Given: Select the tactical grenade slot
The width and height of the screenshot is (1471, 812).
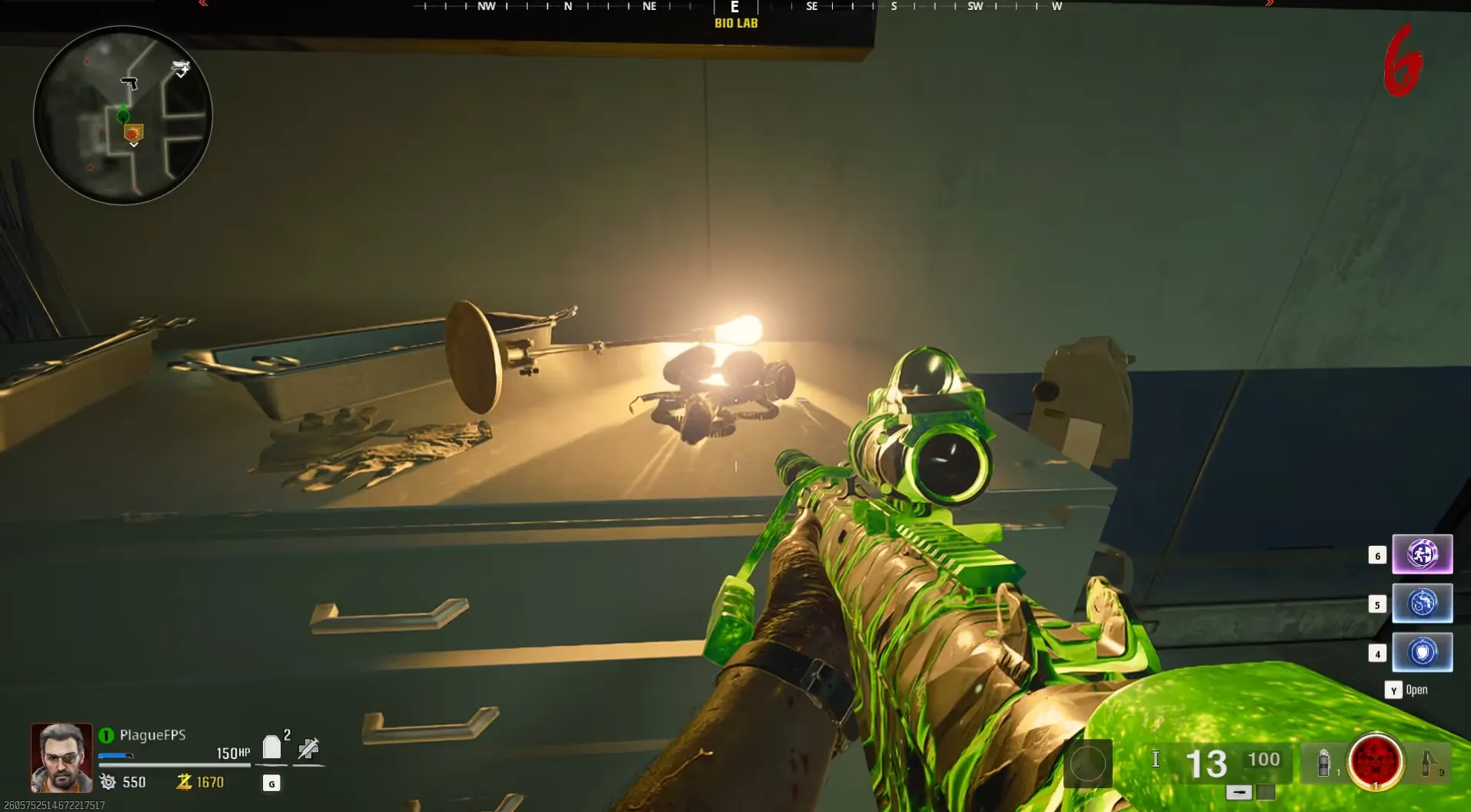Looking at the screenshot, I should (x=1324, y=762).
